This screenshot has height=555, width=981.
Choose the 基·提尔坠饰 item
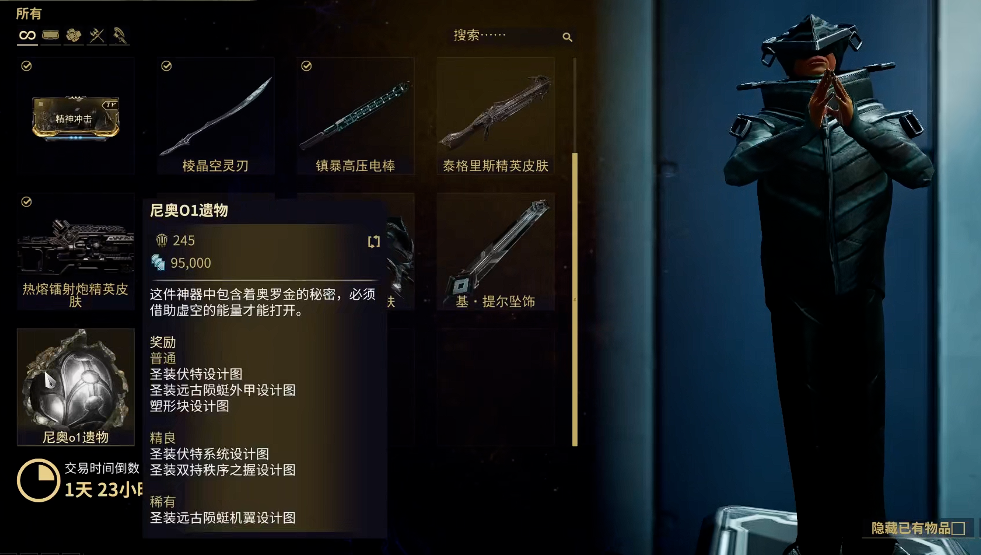[495, 250]
